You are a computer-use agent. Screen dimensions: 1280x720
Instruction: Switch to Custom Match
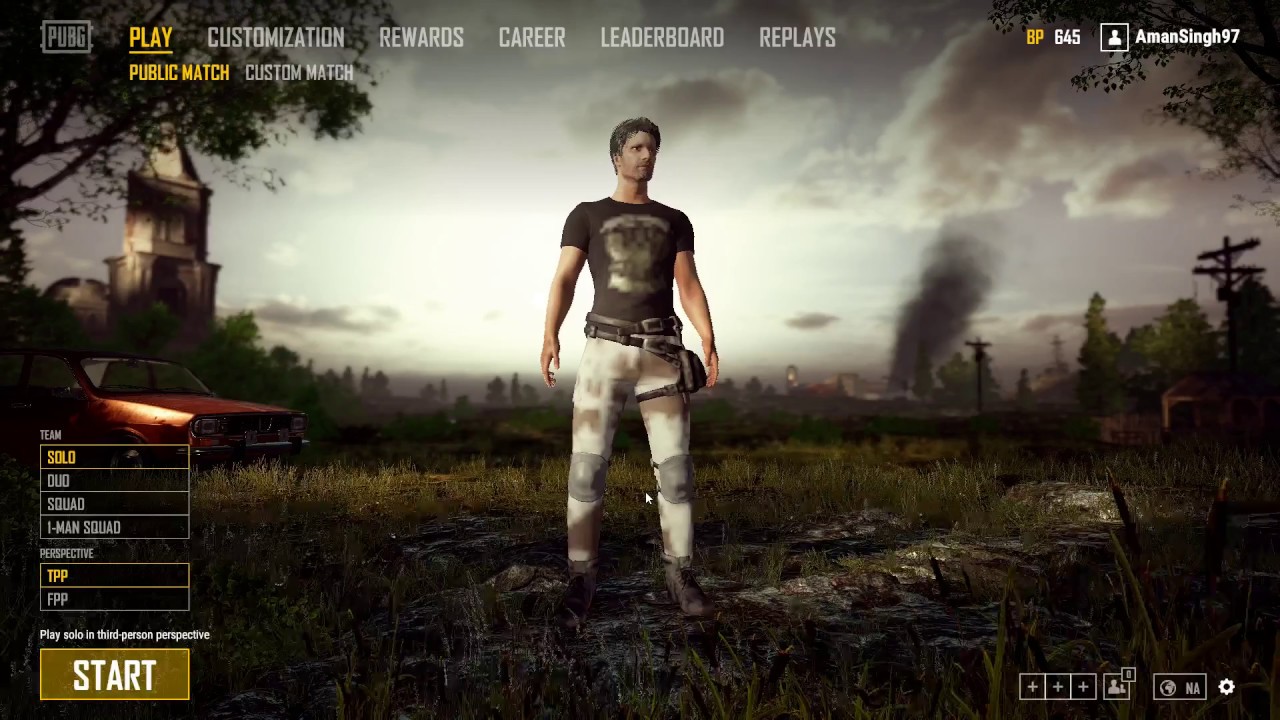tap(299, 73)
